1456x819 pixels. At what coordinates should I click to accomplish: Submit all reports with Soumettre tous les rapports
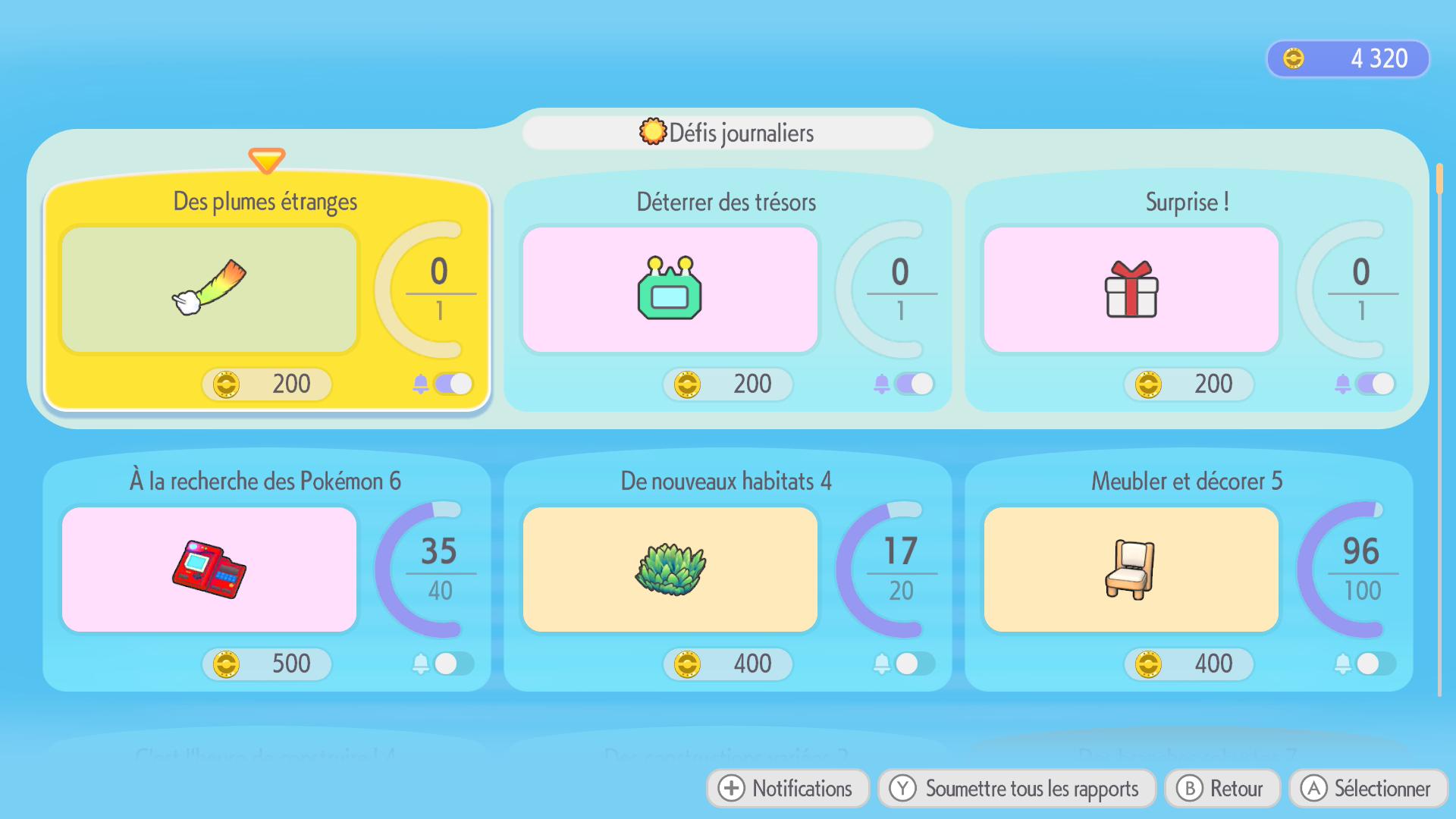coord(1016,789)
